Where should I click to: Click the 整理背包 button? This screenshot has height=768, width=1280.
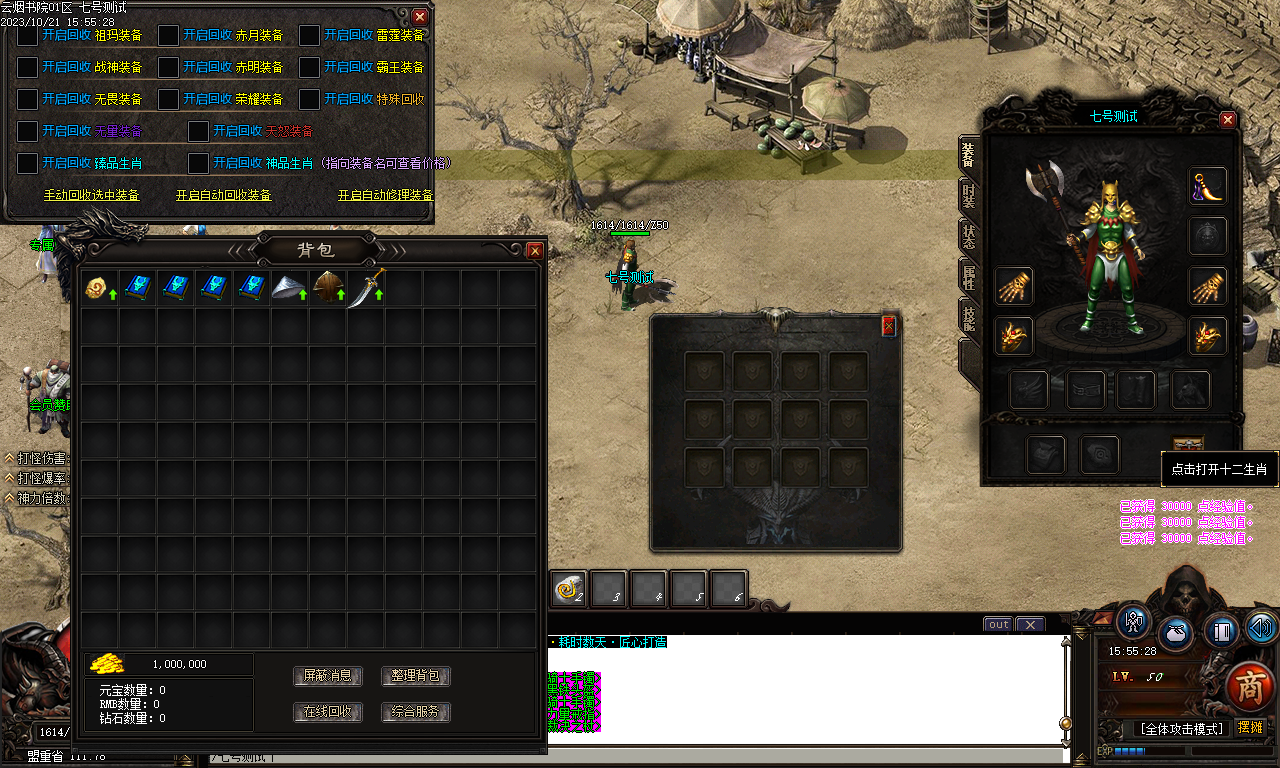click(x=414, y=676)
